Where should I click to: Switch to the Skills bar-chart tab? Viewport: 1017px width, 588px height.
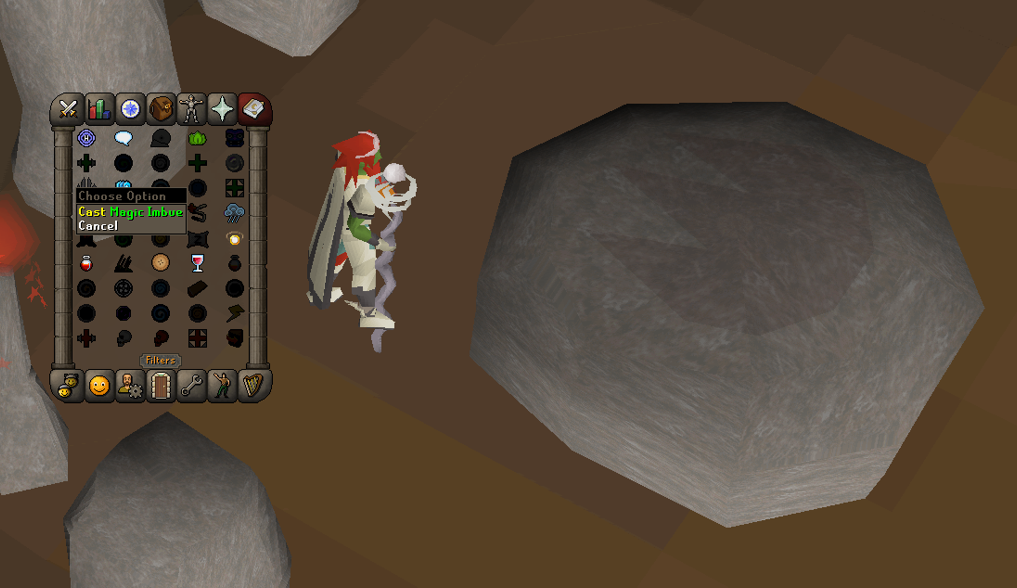(x=99, y=108)
